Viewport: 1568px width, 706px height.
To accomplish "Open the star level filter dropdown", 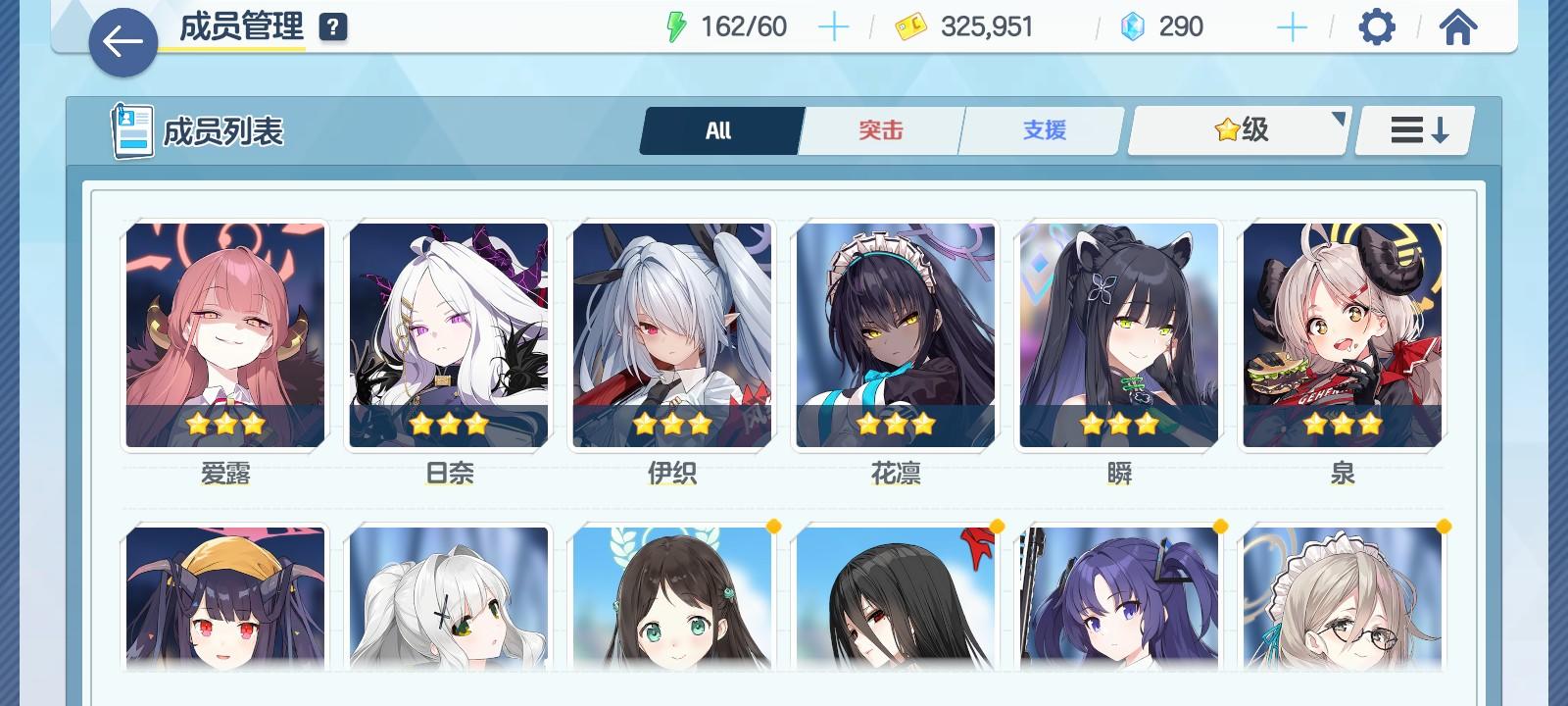I will pyautogui.click(x=1237, y=129).
